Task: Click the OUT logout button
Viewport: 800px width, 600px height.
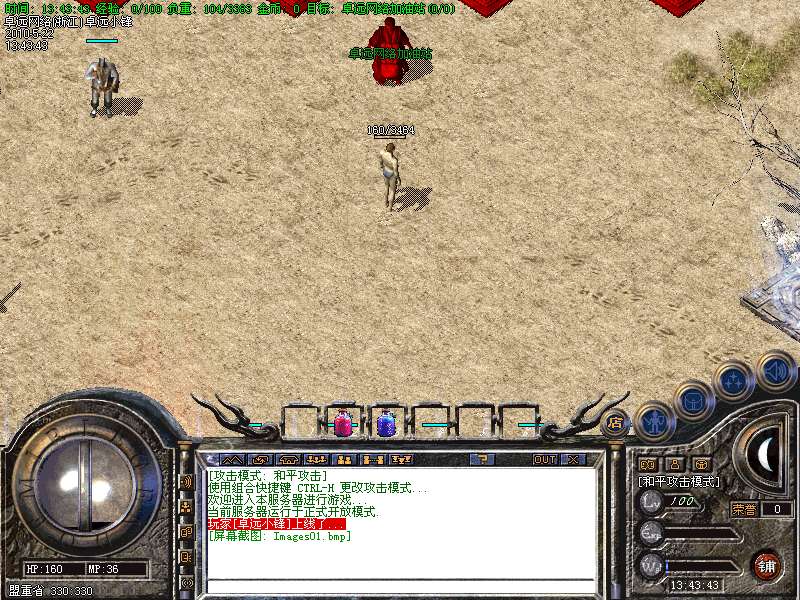Action: click(x=544, y=460)
